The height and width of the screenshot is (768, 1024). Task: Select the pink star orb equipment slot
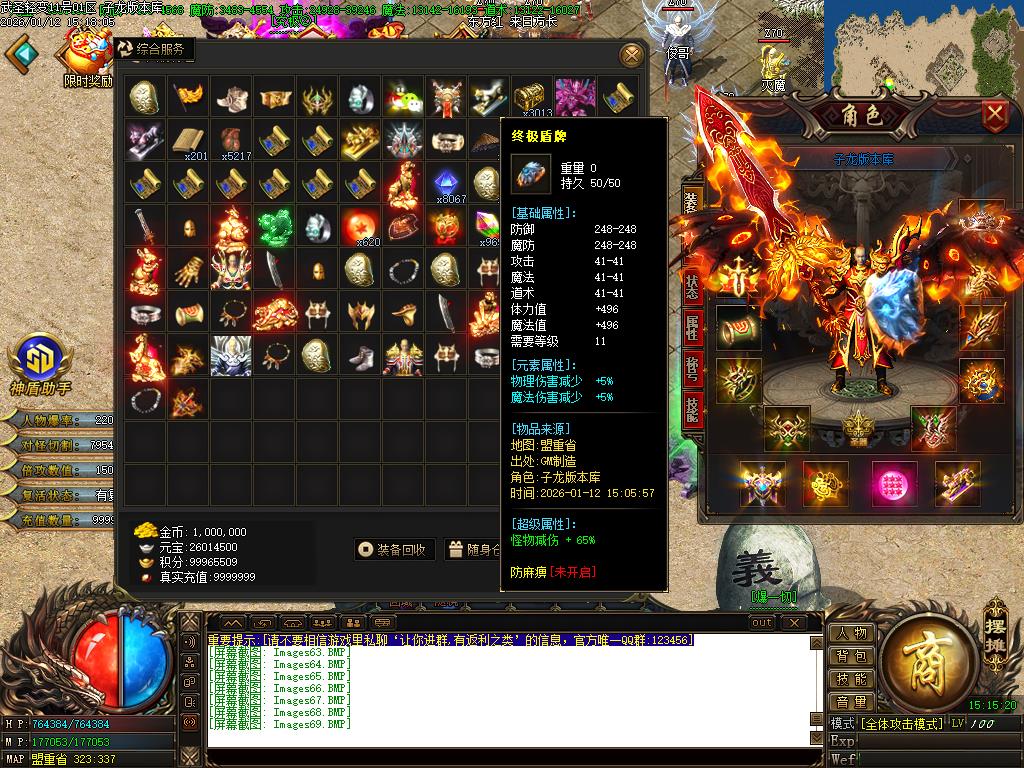(x=894, y=485)
